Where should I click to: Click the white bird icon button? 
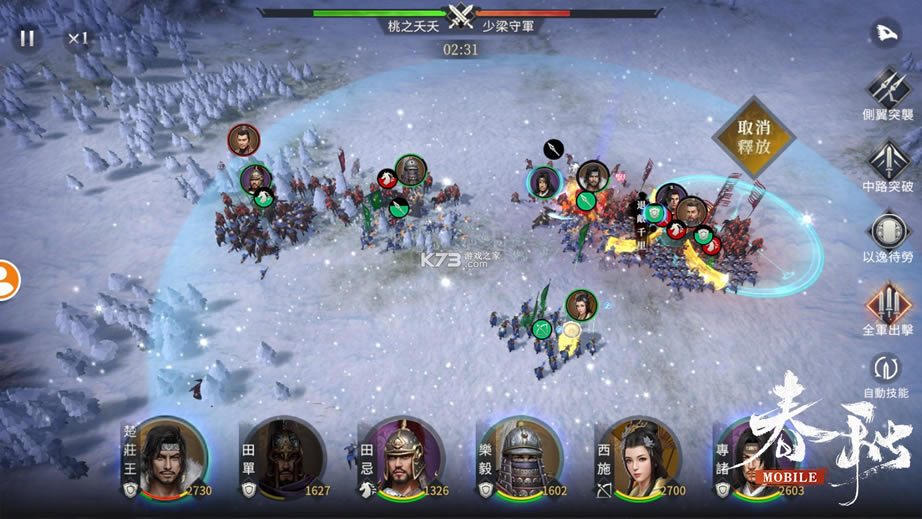(887, 33)
